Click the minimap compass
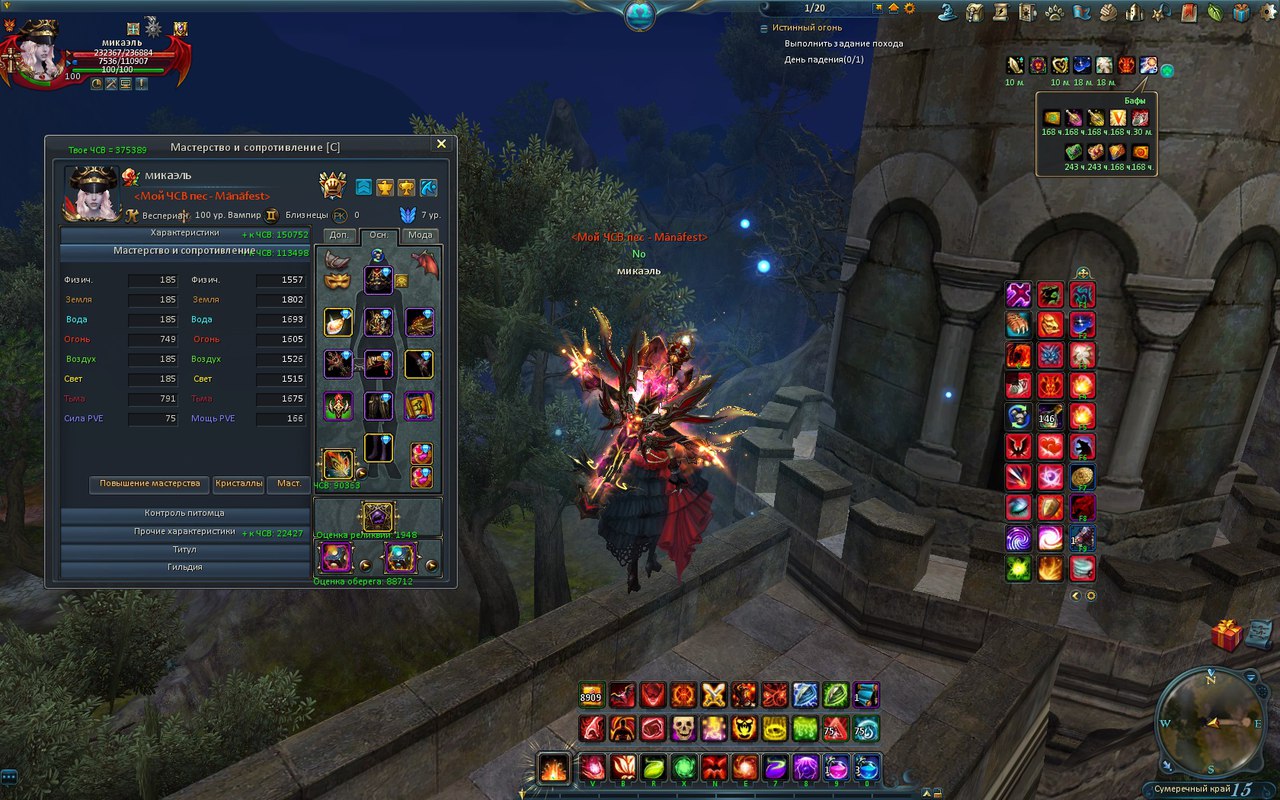The width and height of the screenshot is (1280, 800). 1208,722
